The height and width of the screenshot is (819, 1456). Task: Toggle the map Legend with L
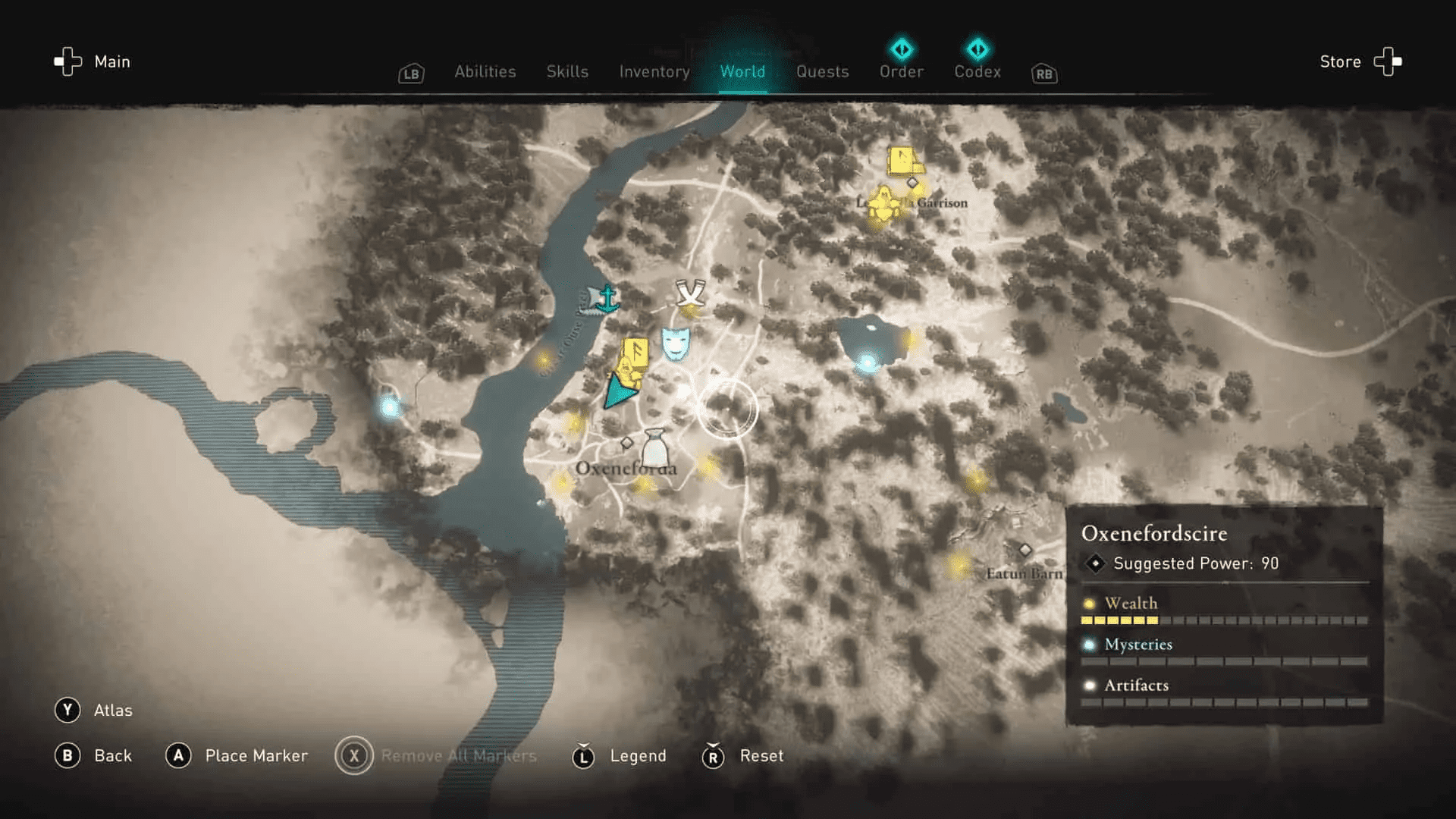coord(620,755)
